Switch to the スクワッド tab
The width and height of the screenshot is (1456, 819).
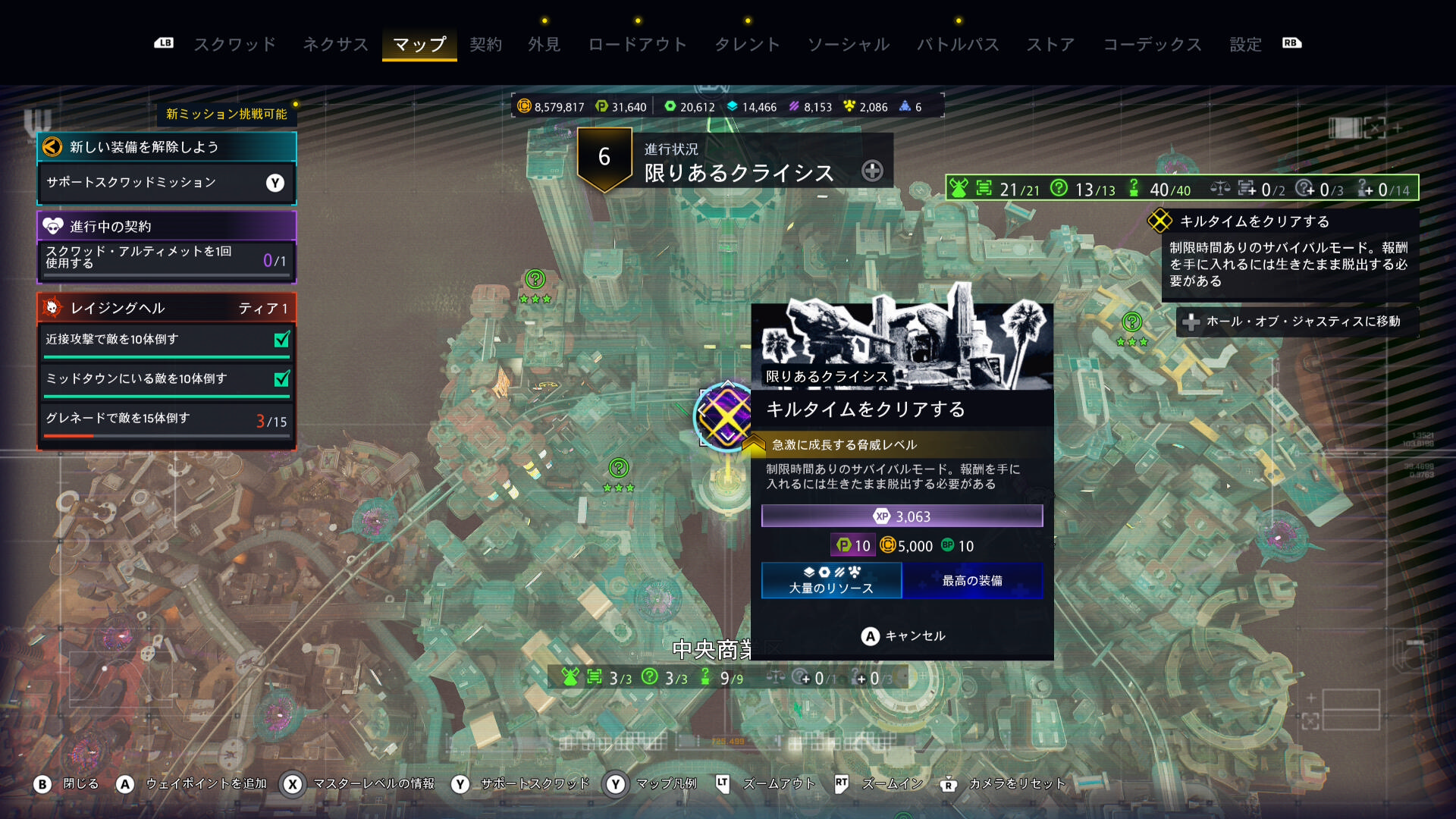pos(235,45)
